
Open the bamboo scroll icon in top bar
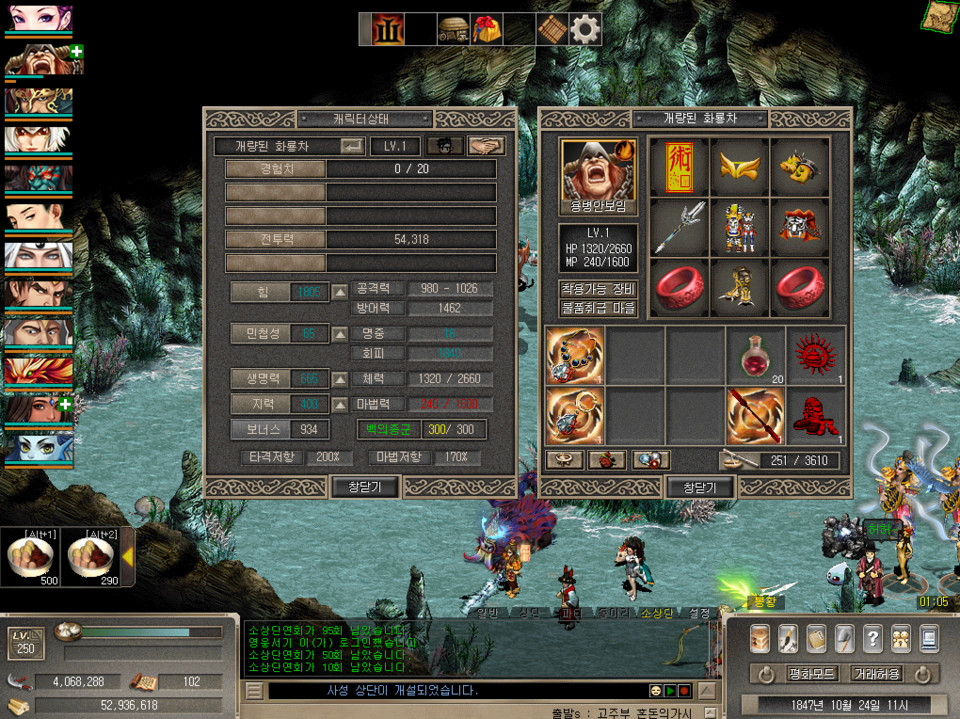552,30
